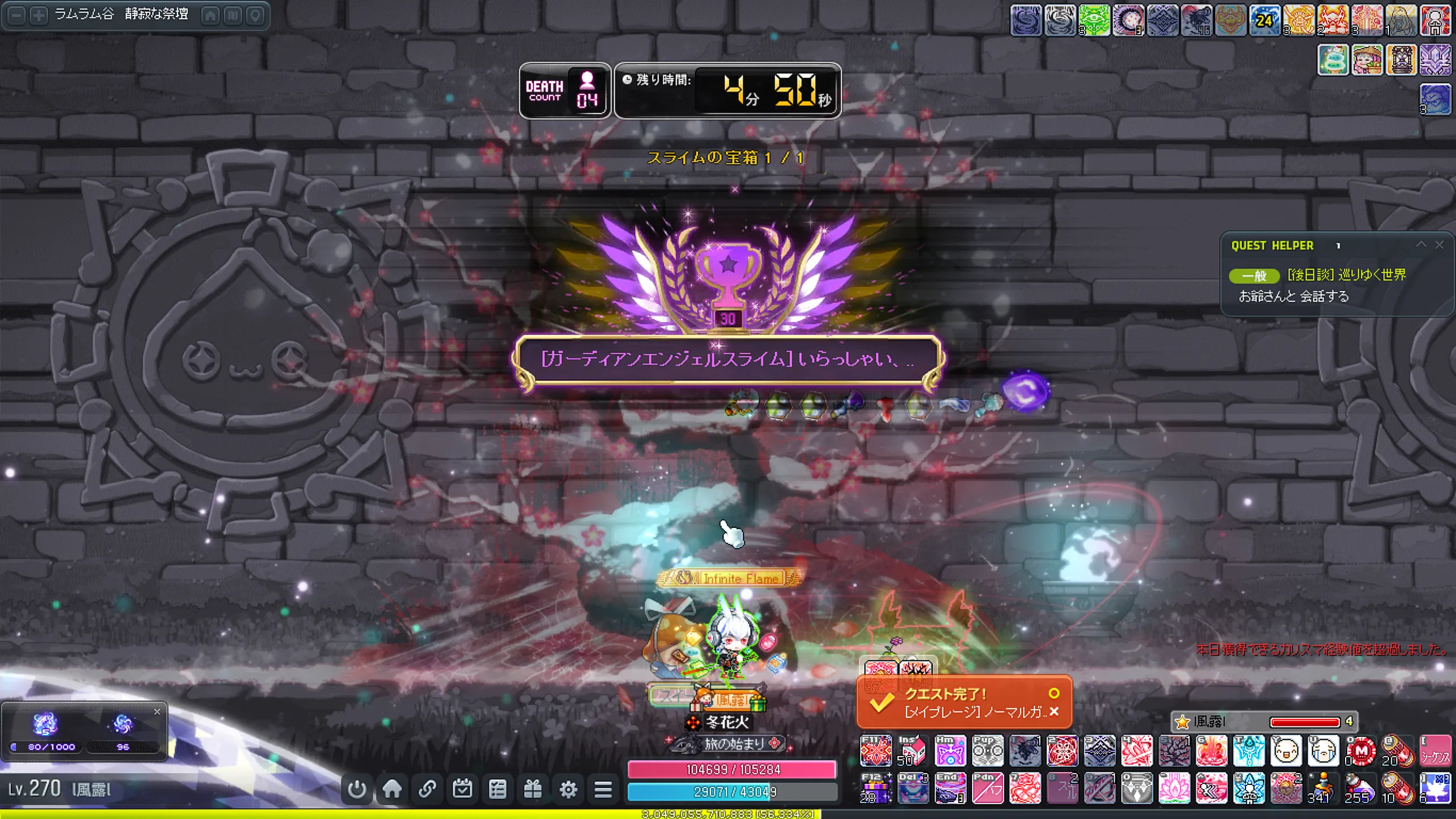
Task: Collapse the Quest Helper with the arrow
Action: (1421, 245)
